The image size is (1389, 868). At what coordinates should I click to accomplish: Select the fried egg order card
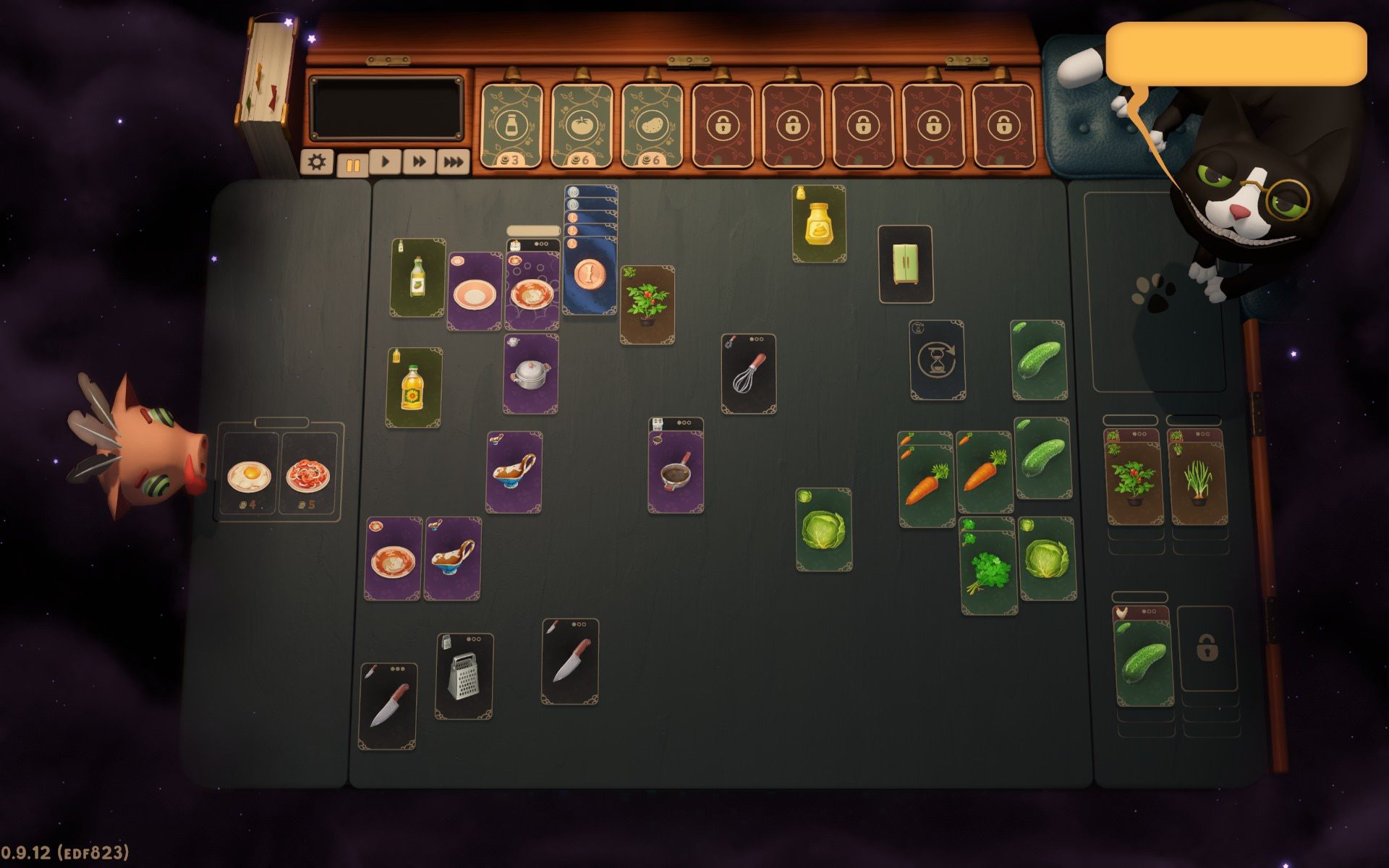(x=249, y=475)
